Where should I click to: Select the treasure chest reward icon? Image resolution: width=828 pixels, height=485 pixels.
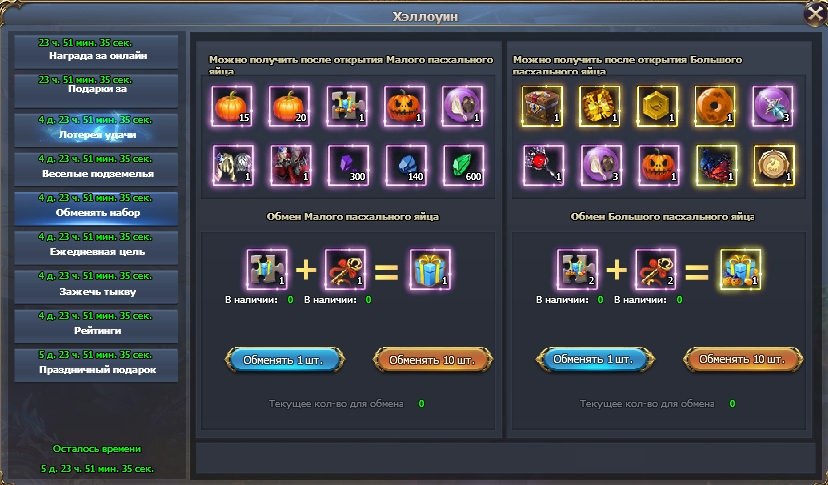click(x=541, y=105)
